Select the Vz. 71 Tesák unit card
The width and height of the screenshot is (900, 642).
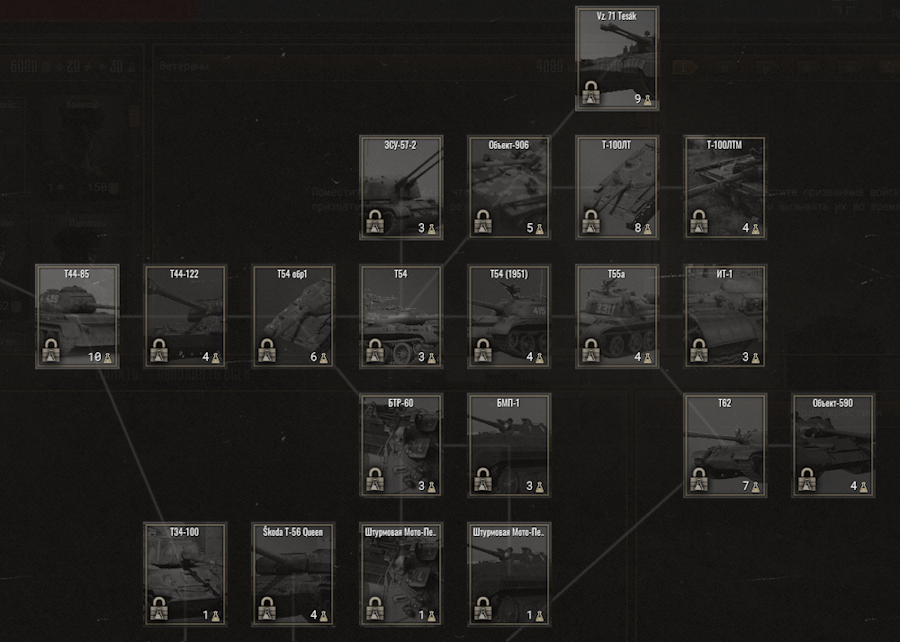tap(617, 58)
